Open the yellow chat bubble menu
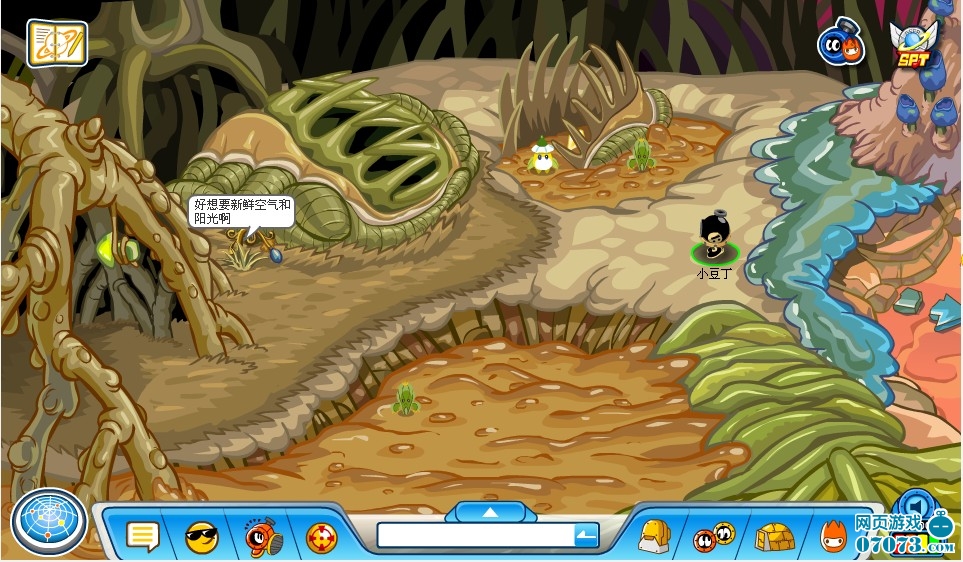The height and width of the screenshot is (562, 963). [x=143, y=537]
